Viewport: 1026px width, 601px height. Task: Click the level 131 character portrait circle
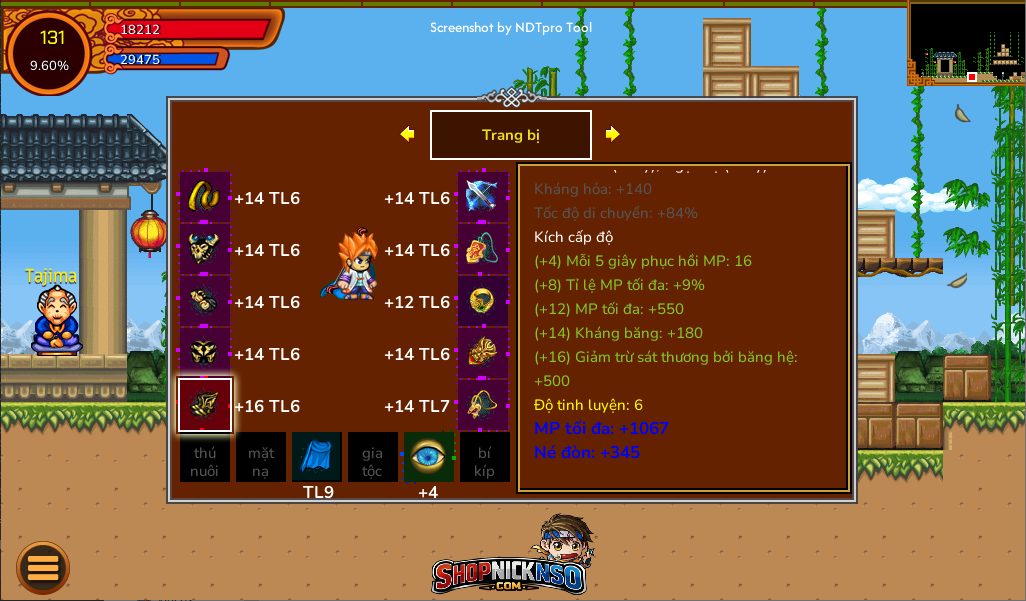pos(50,51)
